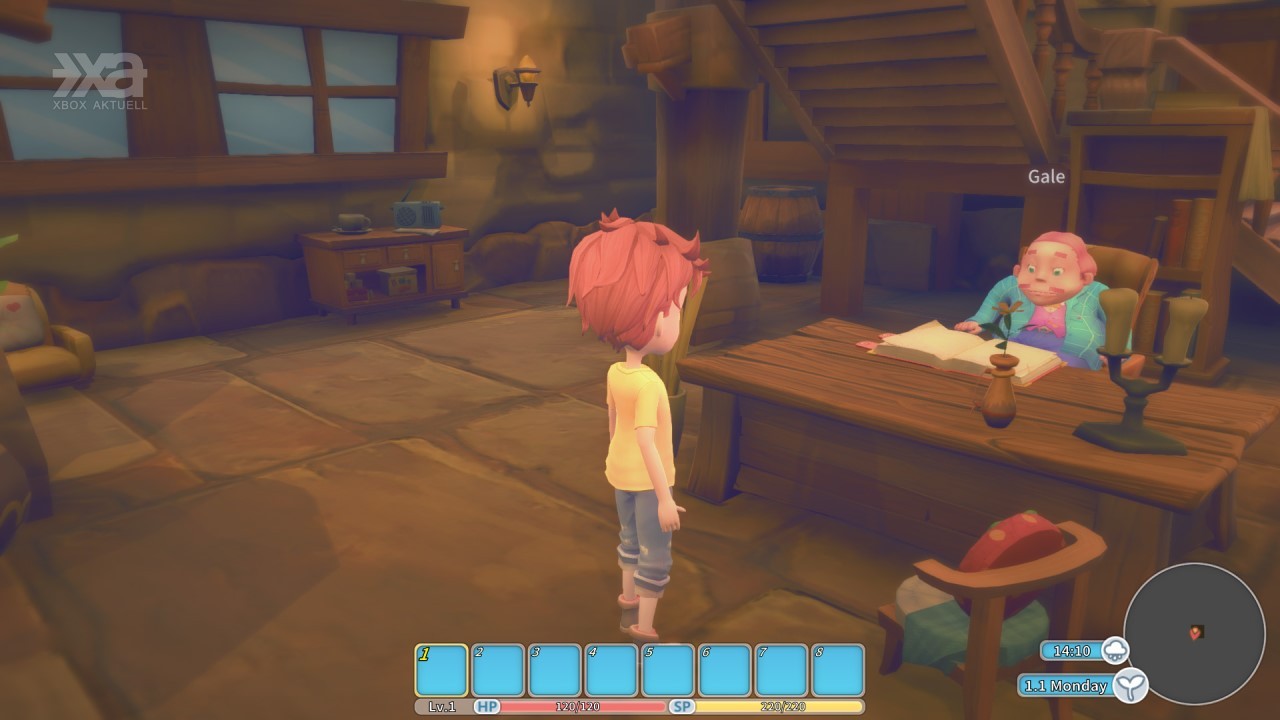
Task: Click the season sprout icon
Action: point(1131,686)
